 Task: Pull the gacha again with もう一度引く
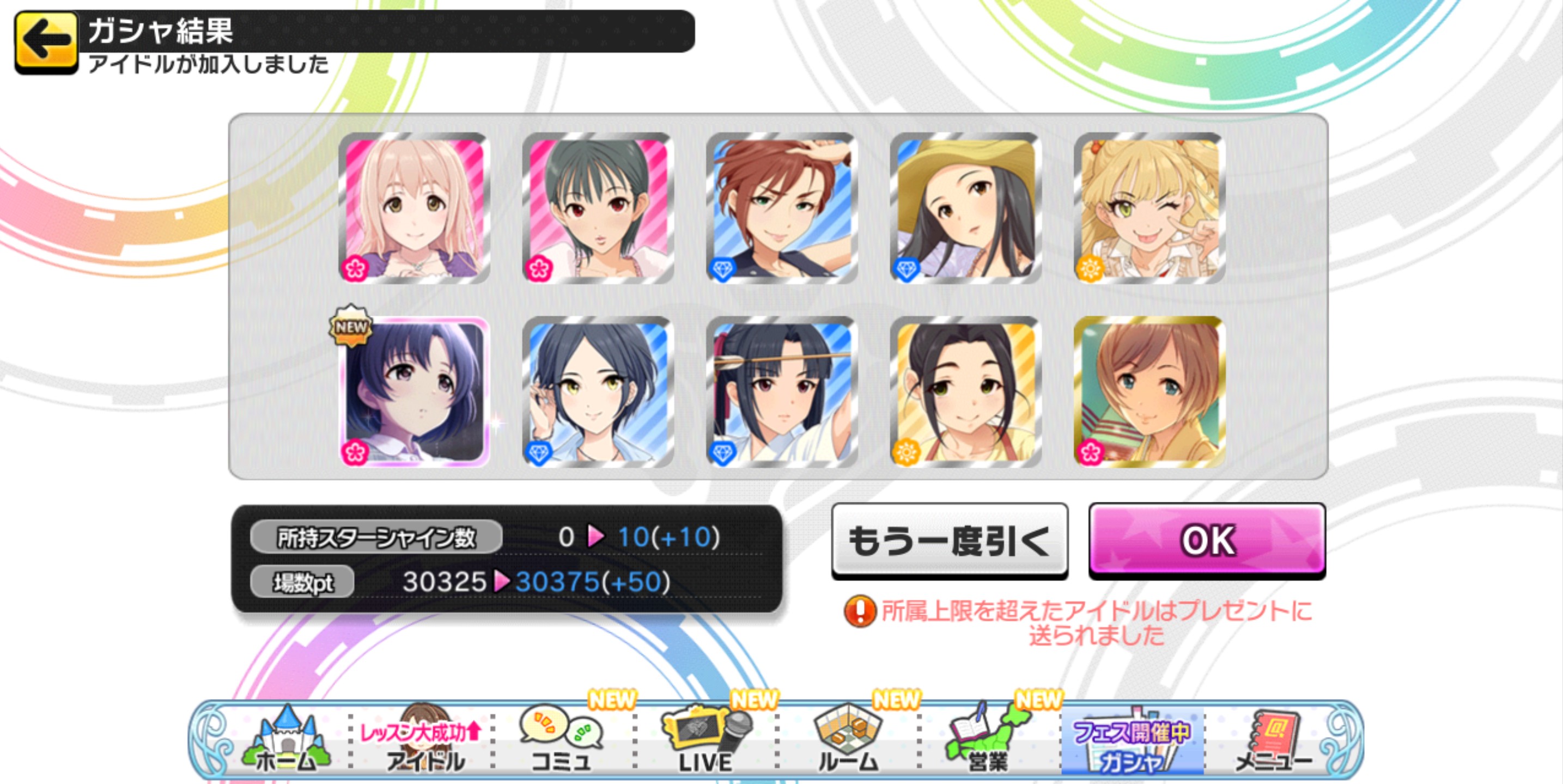pyautogui.click(x=949, y=540)
